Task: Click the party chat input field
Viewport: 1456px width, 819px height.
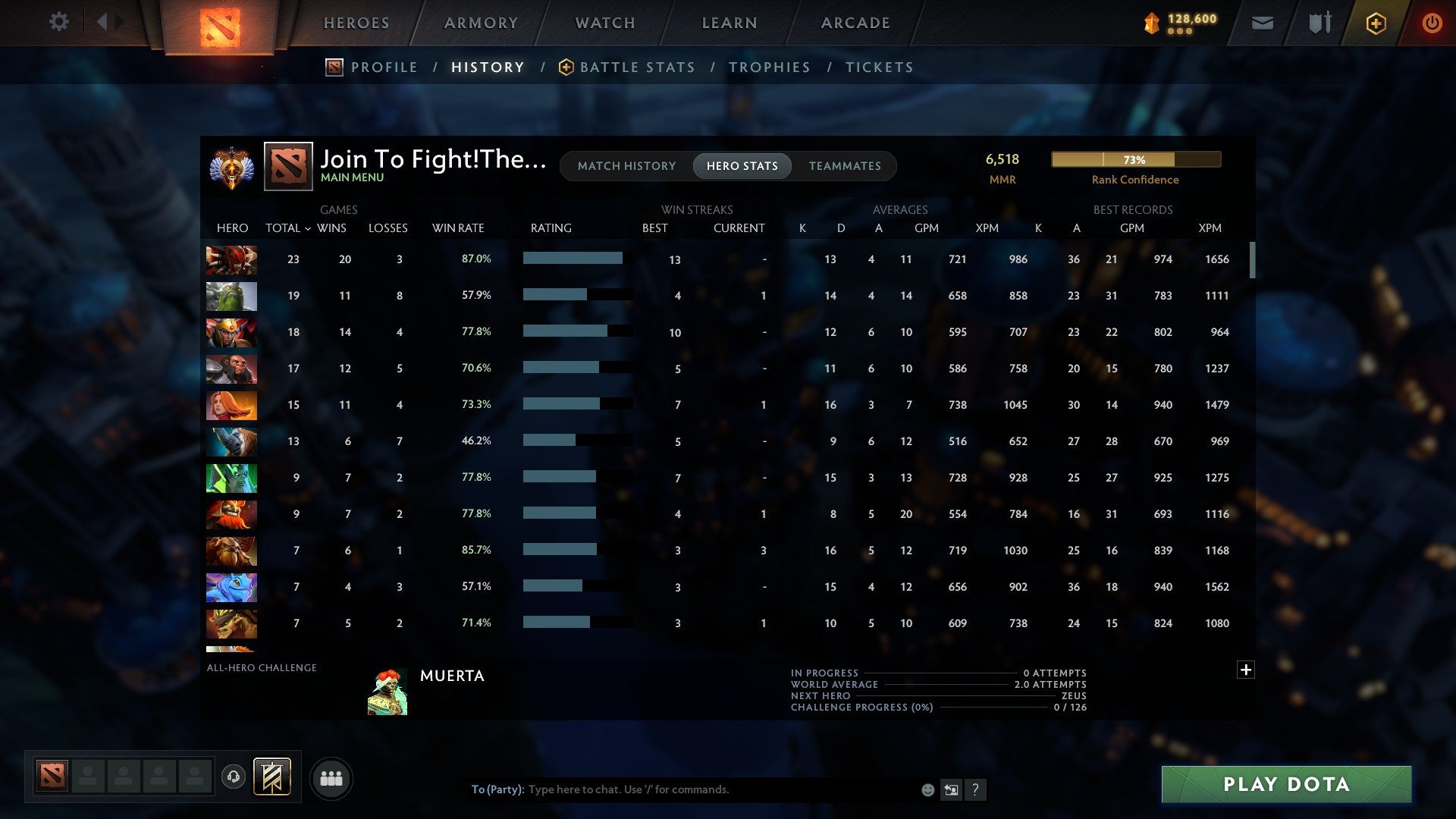Action: pyautogui.click(x=682, y=789)
